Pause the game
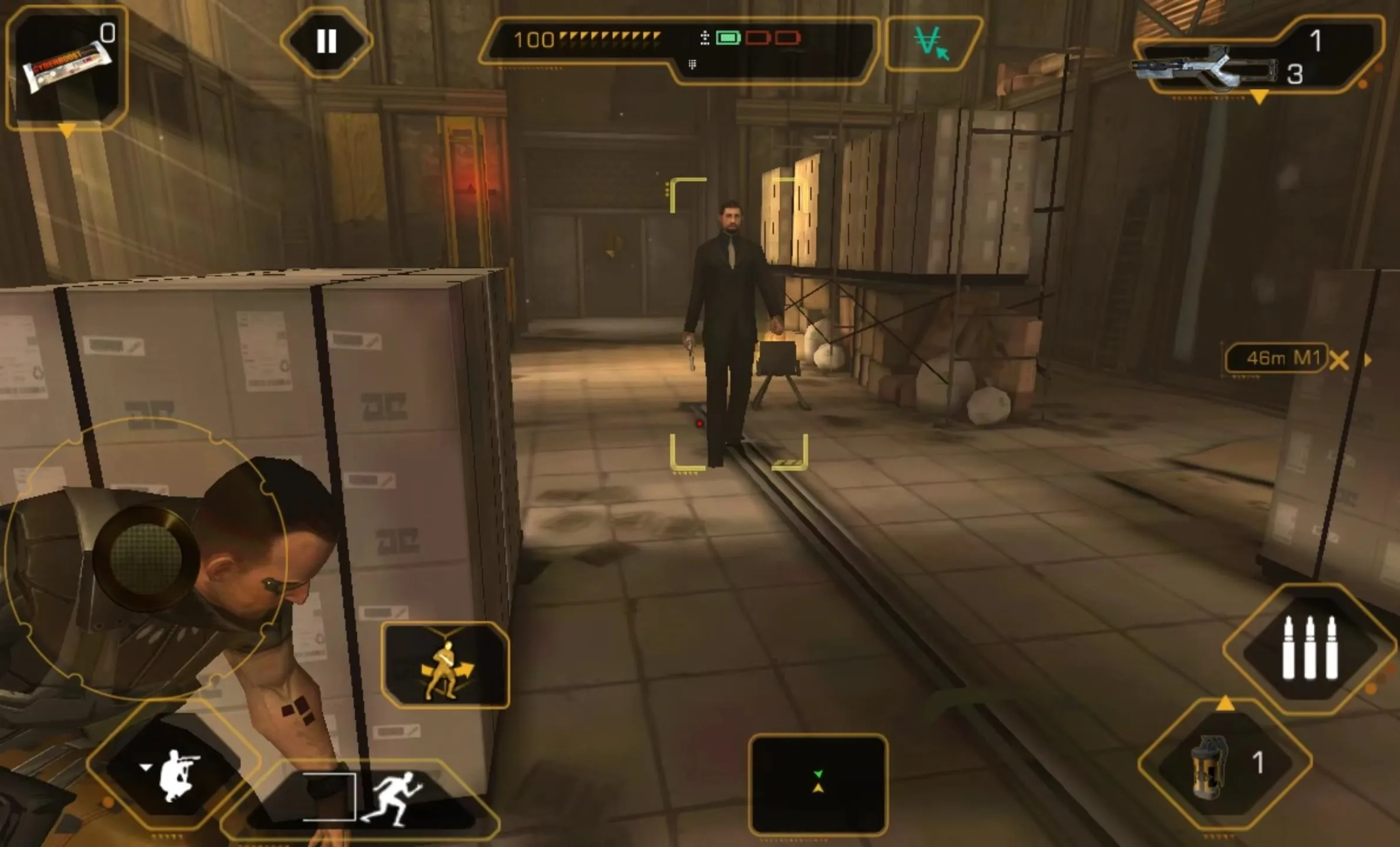The image size is (1400, 847). click(326, 41)
